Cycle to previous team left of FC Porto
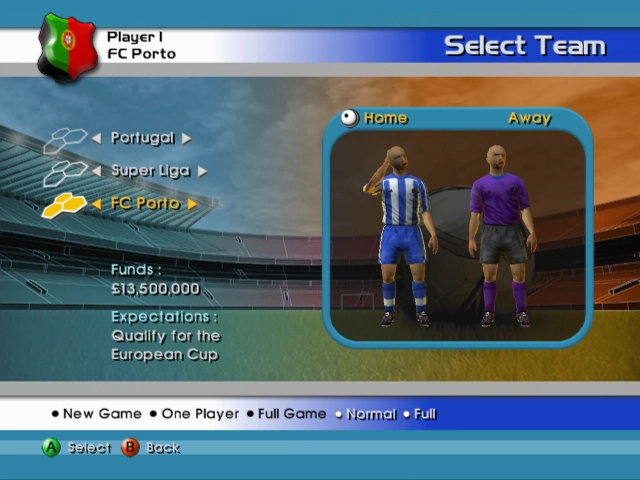The image size is (640, 480). [97, 204]
